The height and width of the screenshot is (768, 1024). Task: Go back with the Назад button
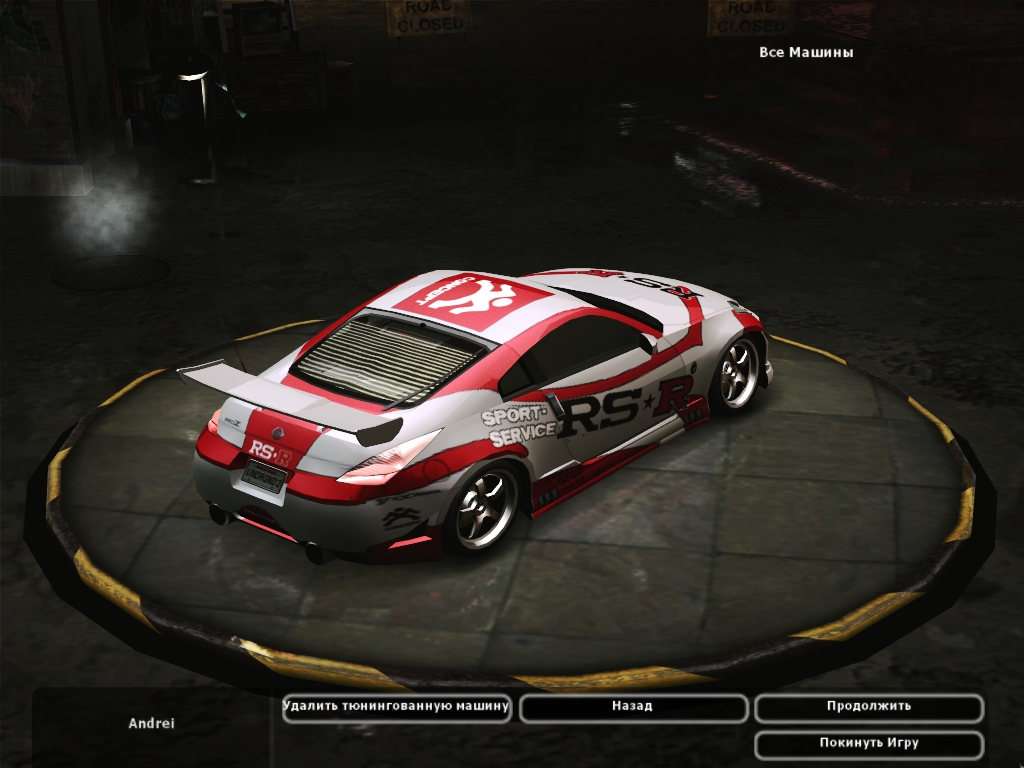coord(633,707)
